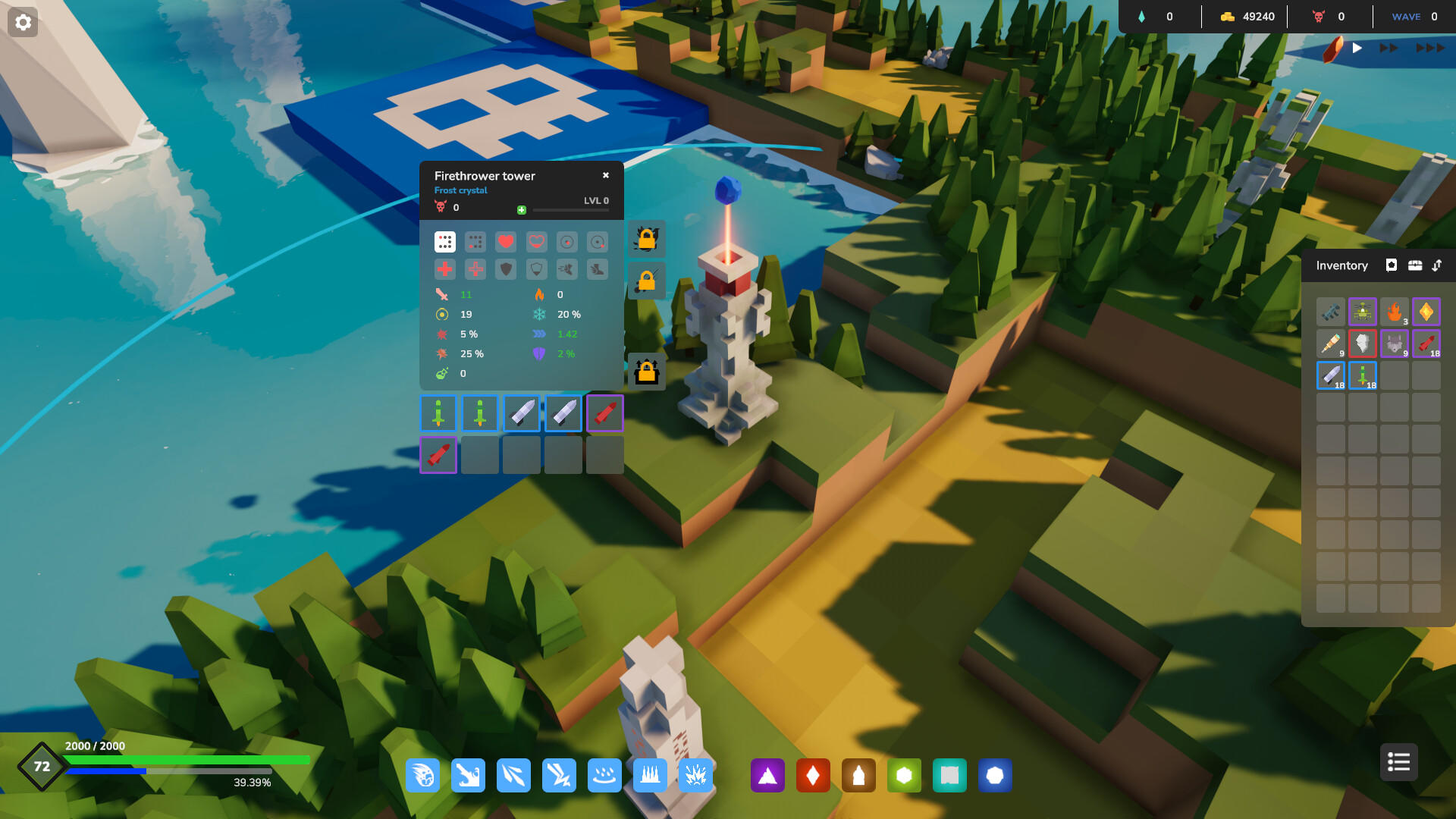
Task: Select the explosion ability icon
Action: pos(695,775)
